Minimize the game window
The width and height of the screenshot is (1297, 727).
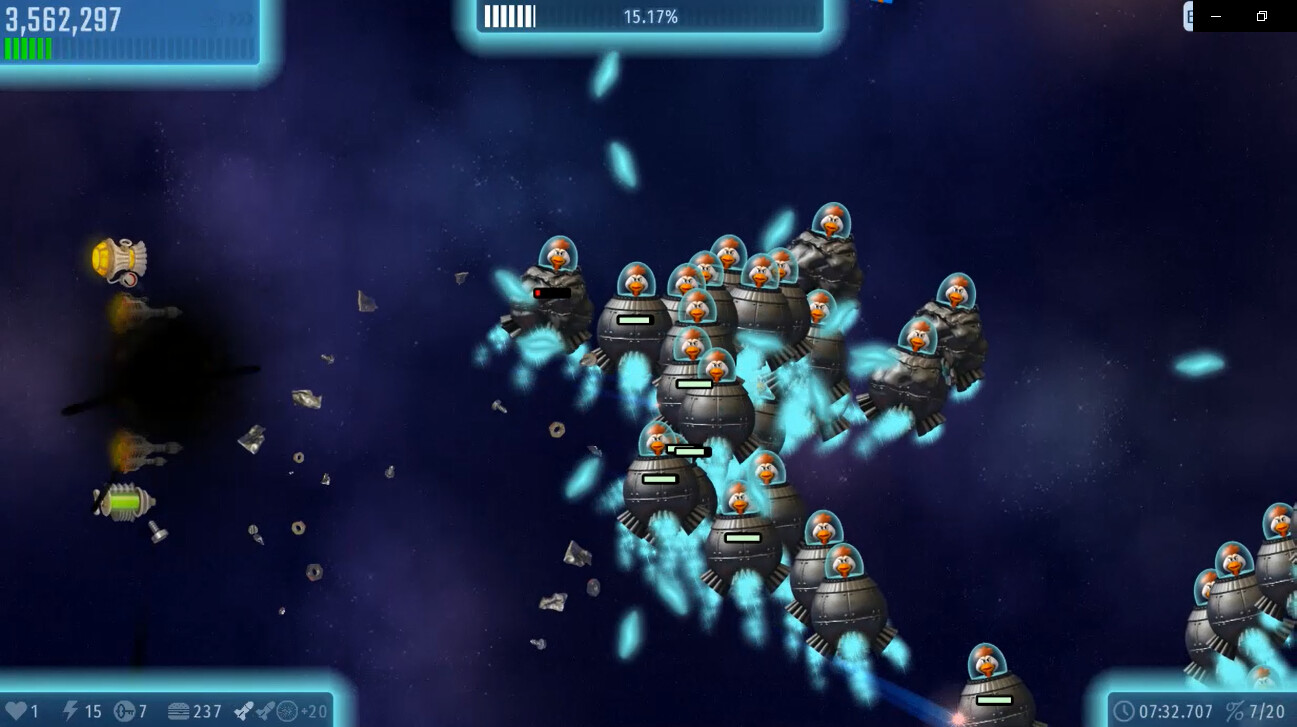[x=1216, y=16]
